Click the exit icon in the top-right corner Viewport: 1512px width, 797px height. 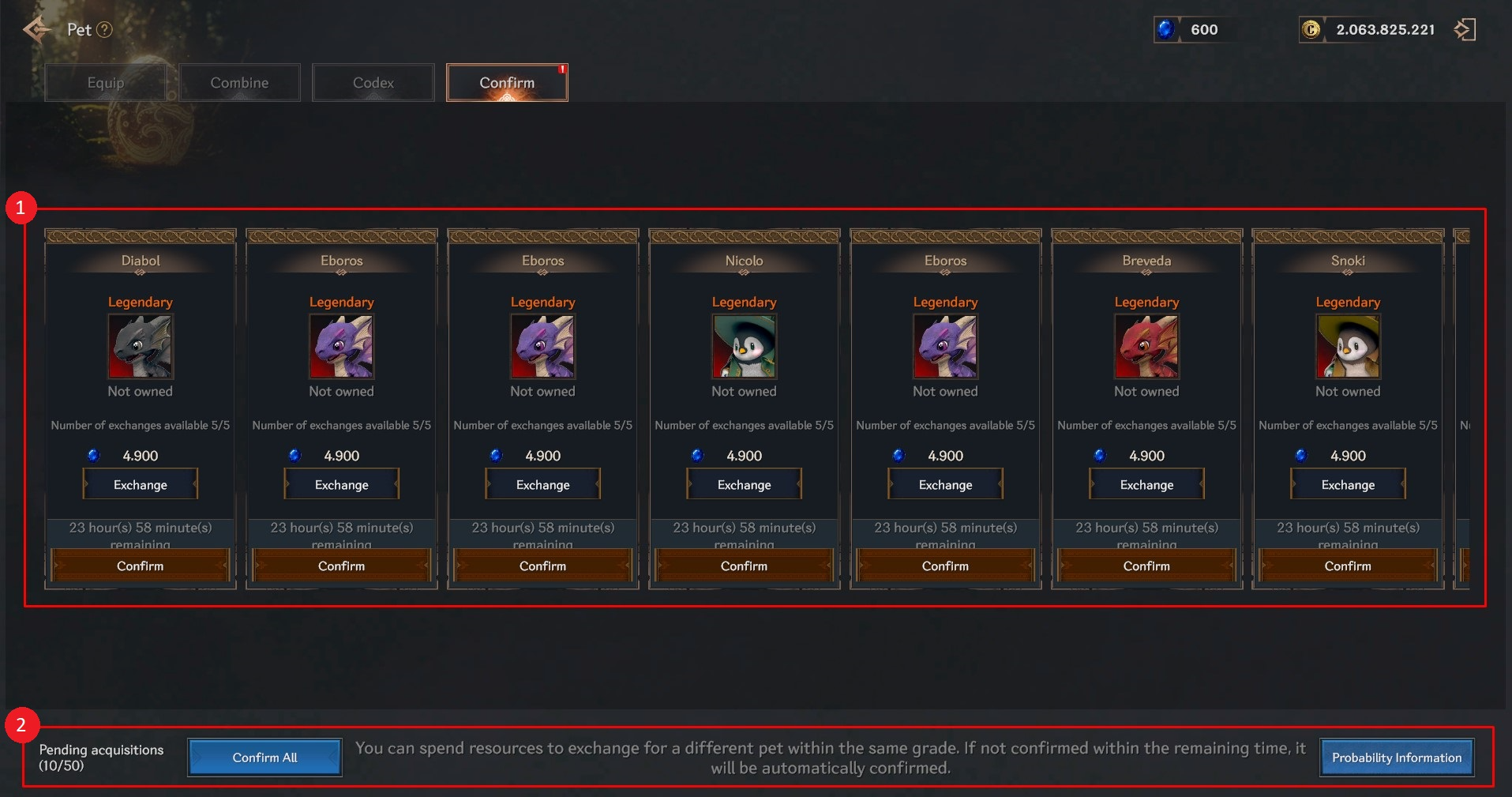(x=1465, y=30)
